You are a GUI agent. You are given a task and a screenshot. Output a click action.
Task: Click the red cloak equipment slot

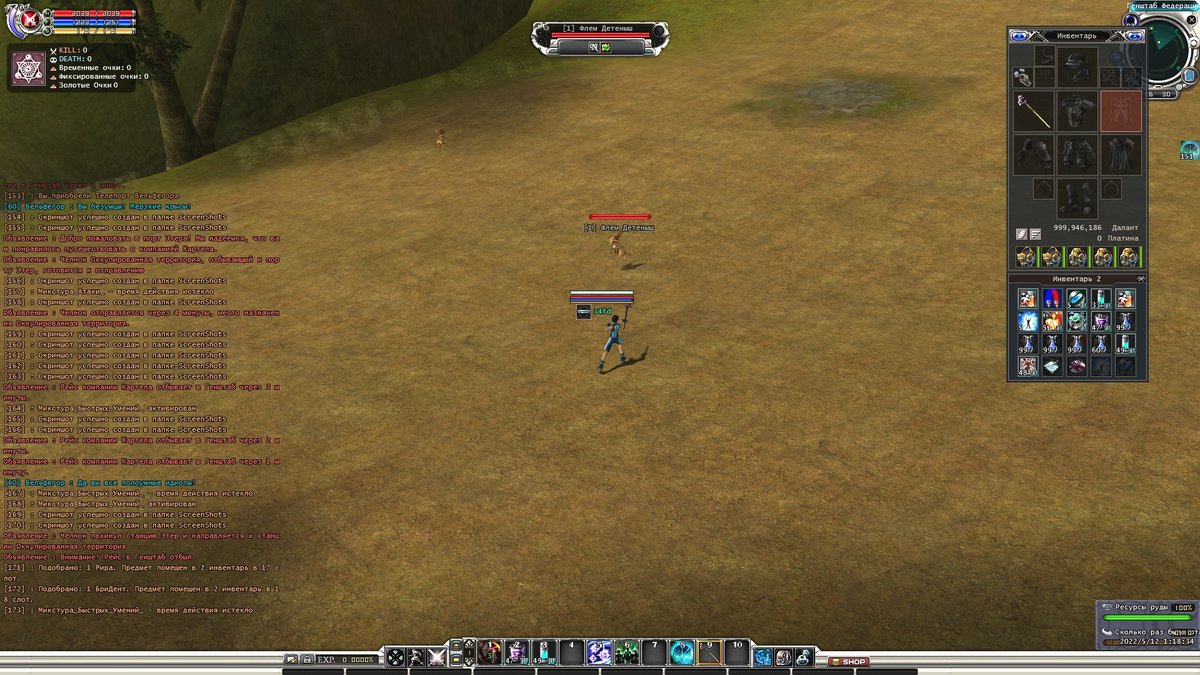tap(1121, 111)
